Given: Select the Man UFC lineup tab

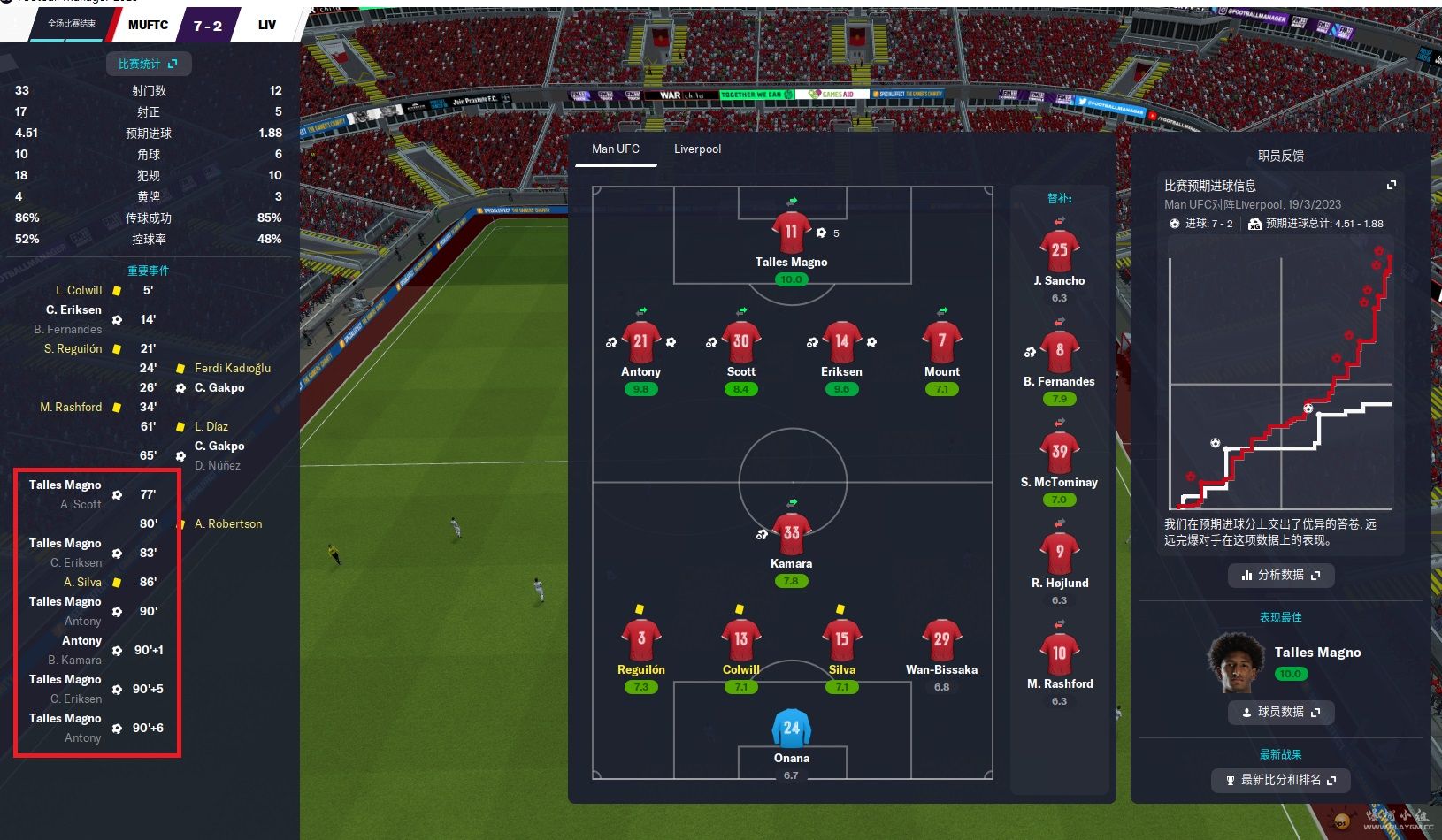Looking at the screenshot, I should (x=615, y=149).
